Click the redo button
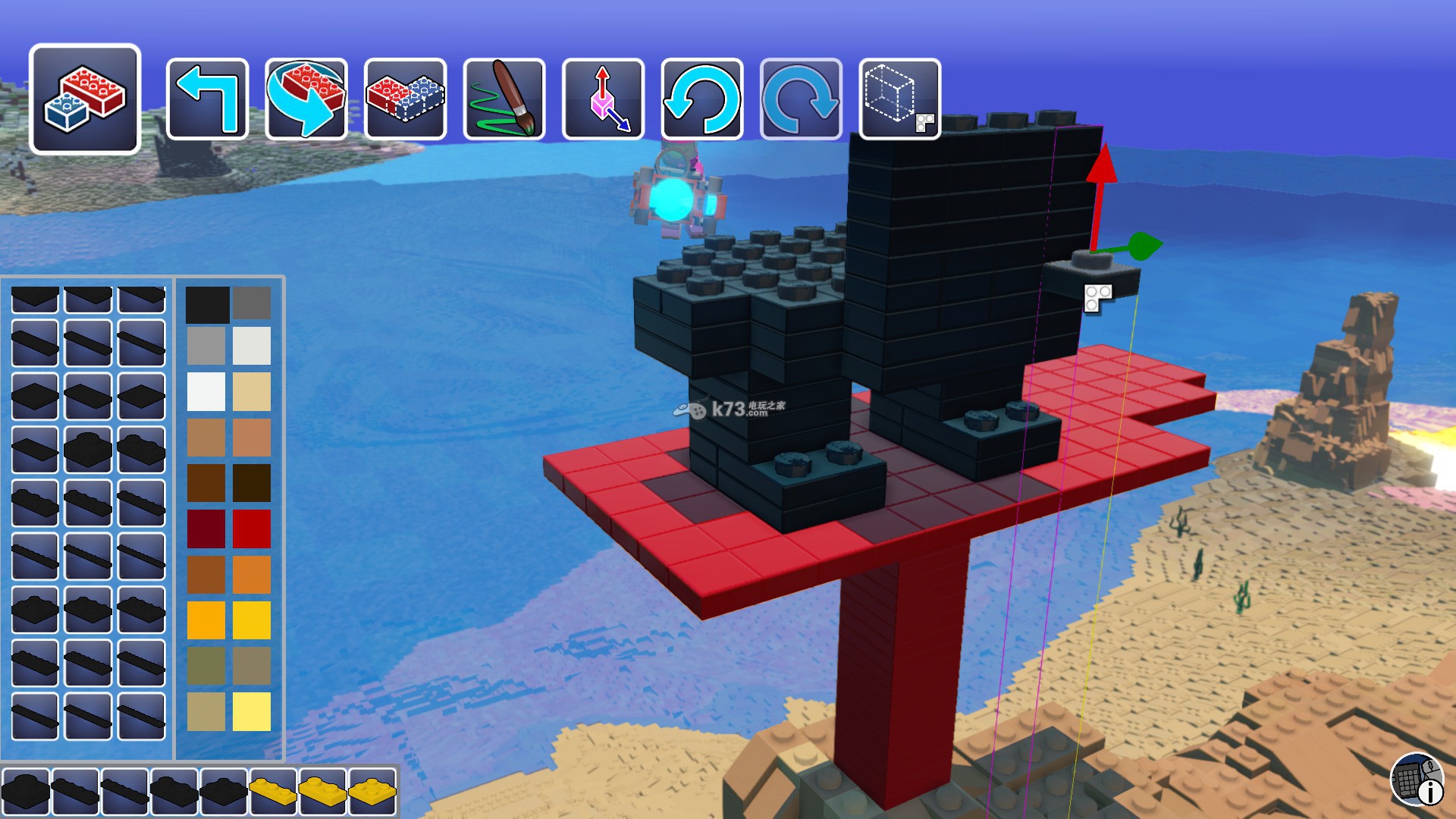This screenshot has width=1456, height=819. [x=801, y=99]
